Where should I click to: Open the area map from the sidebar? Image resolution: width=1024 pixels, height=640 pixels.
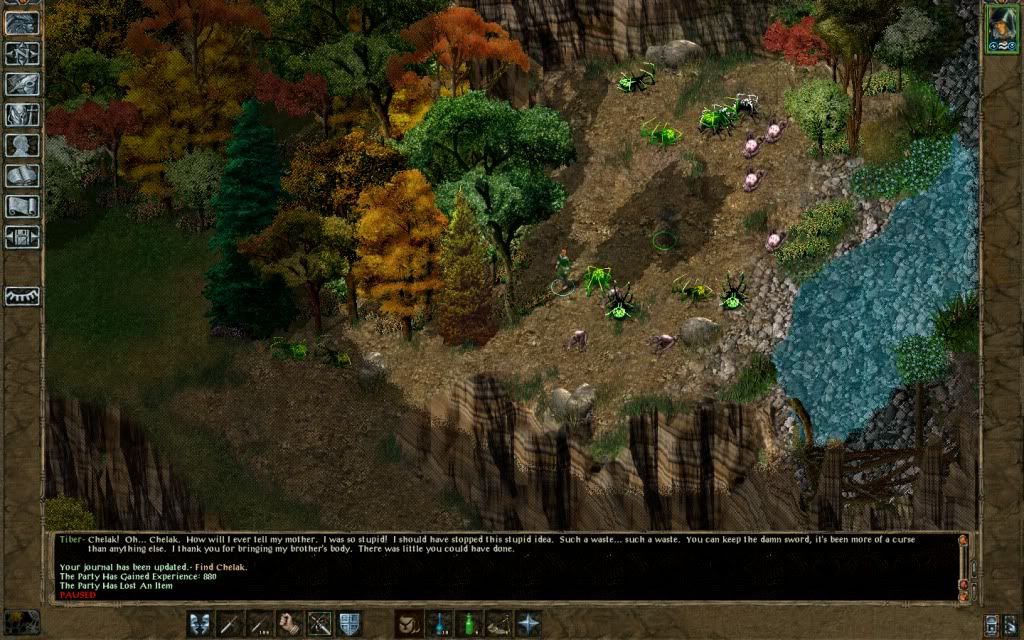tap(22, 53)
